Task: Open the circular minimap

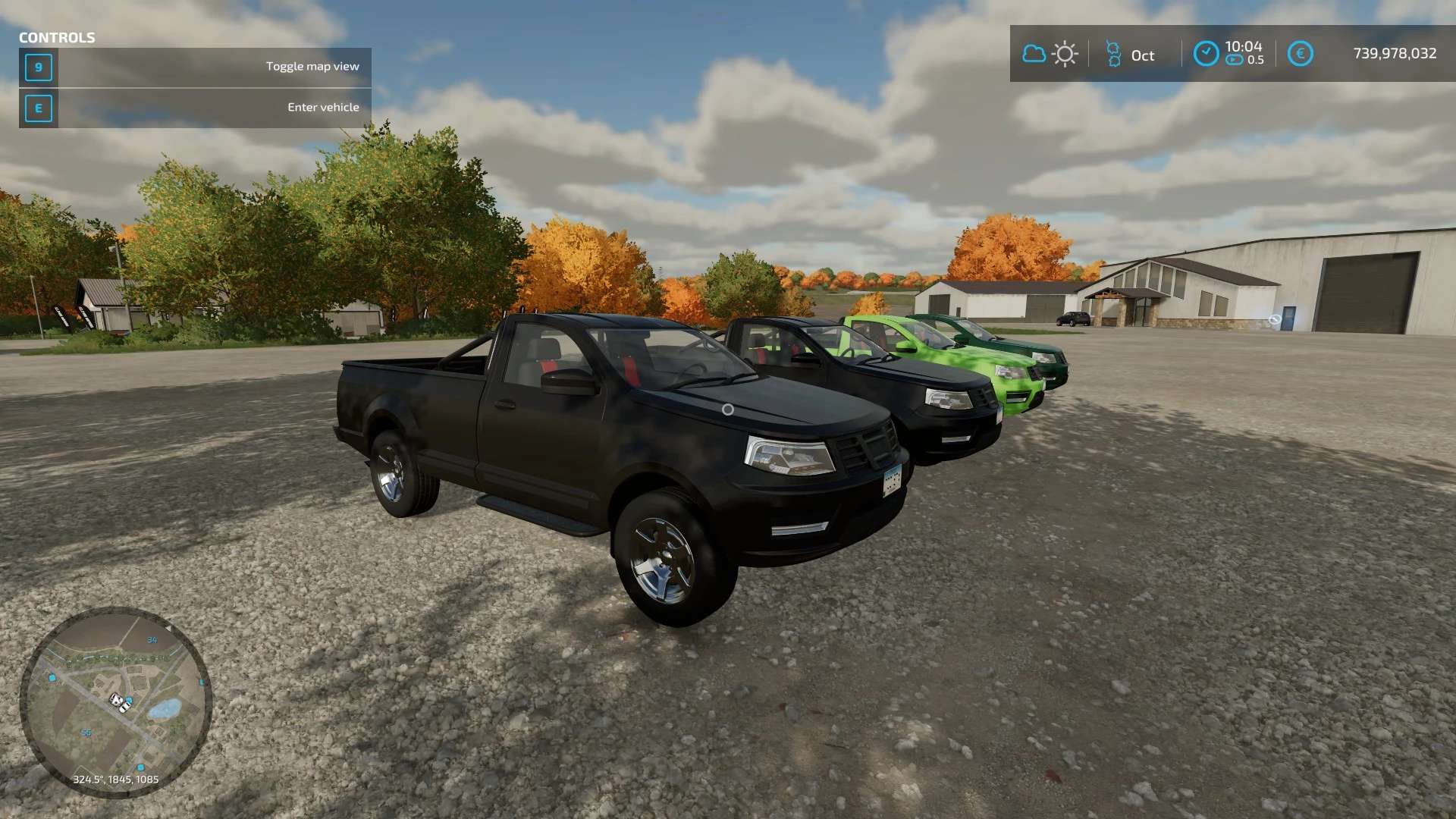Action: click(x=115, y=701)
